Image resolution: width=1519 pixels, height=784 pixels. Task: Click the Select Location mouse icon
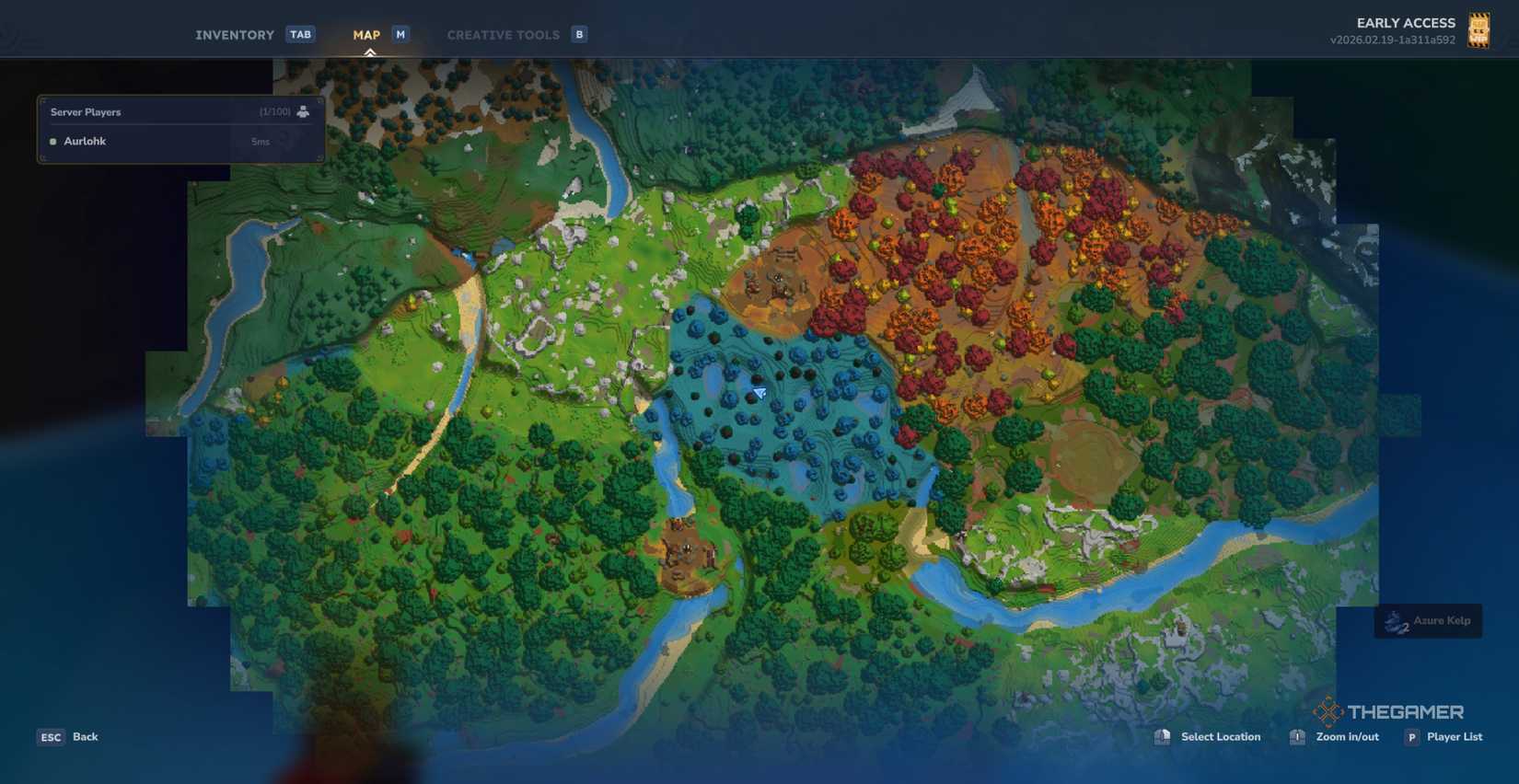(x=1163, y=736)
